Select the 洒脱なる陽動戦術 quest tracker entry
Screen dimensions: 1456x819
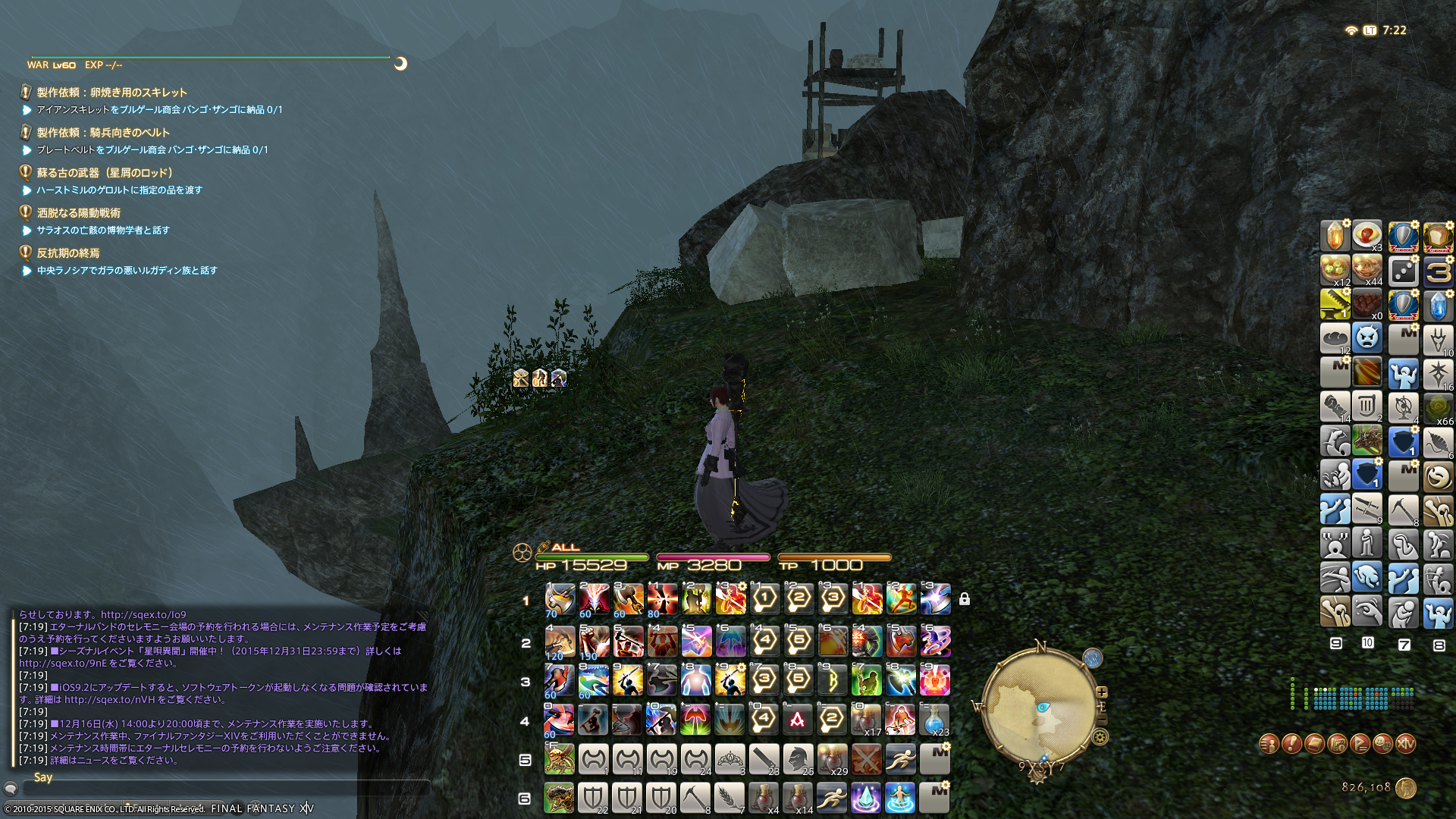pos(79,213)
